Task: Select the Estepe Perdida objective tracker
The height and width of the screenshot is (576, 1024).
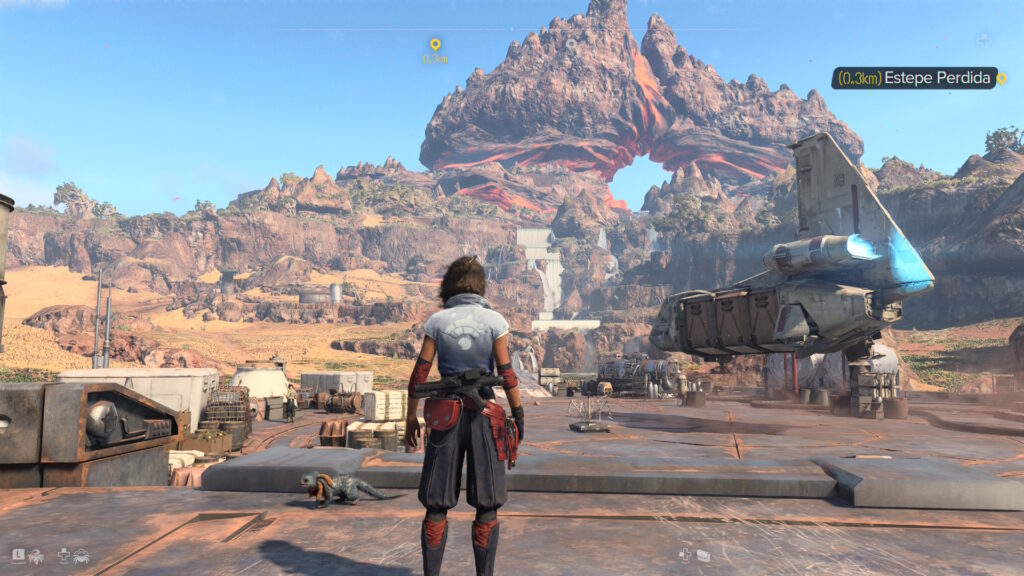Action: pyautogui.click(x=913, y=78)
